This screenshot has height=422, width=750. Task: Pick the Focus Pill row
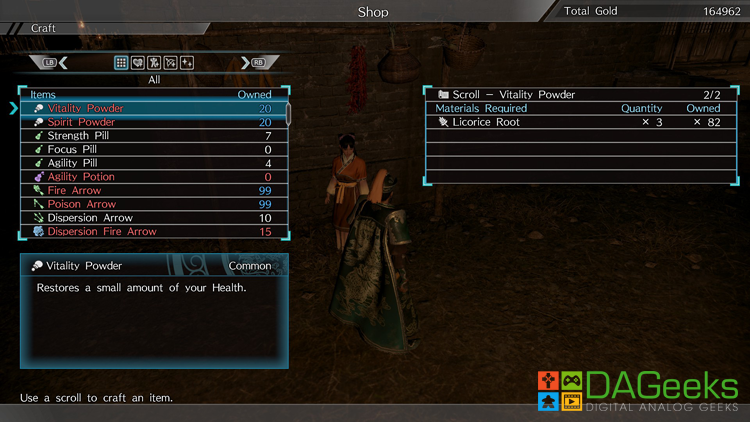(x=150, y=149)
